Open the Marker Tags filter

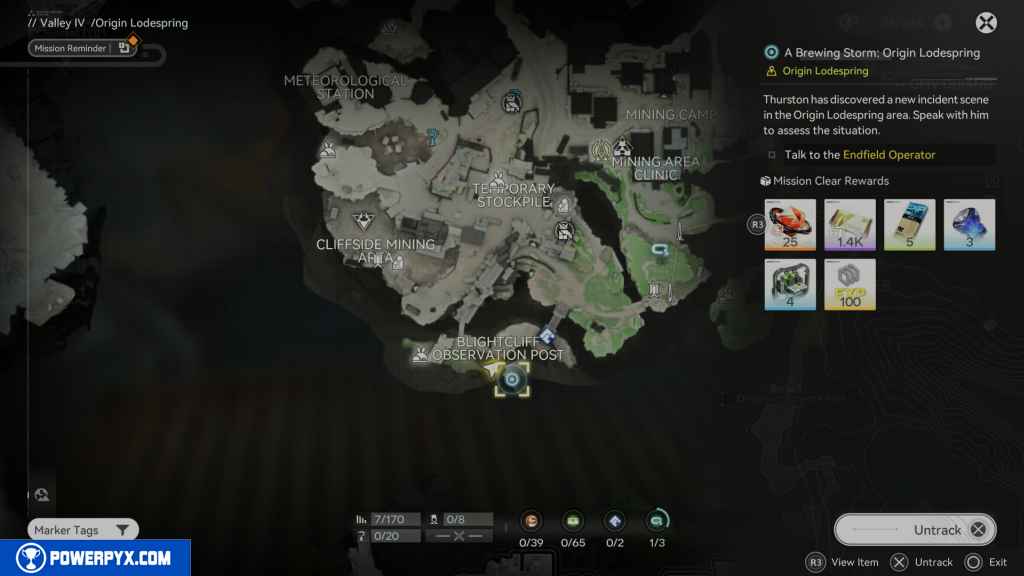[x=82, y=530]
